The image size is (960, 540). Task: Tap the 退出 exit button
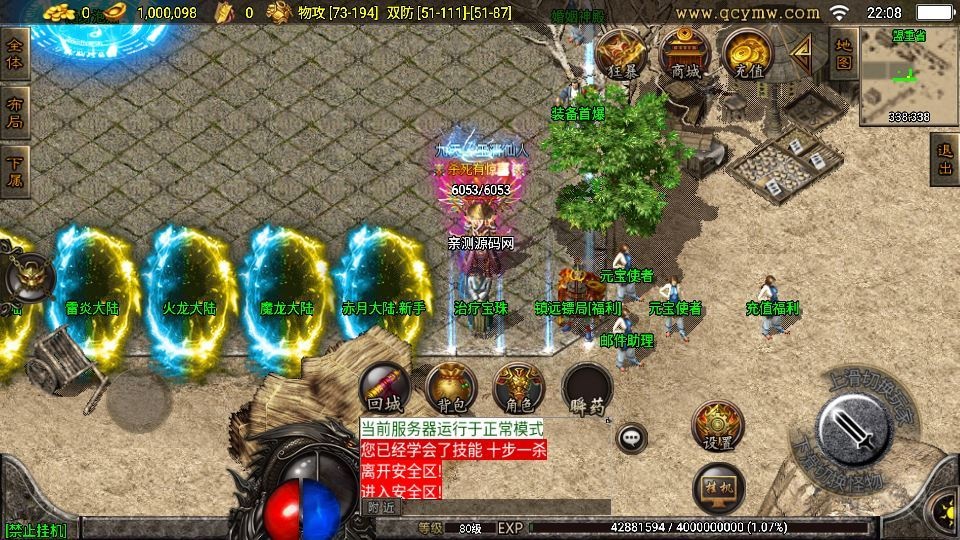pyautogui.click(x=944, y=161)
